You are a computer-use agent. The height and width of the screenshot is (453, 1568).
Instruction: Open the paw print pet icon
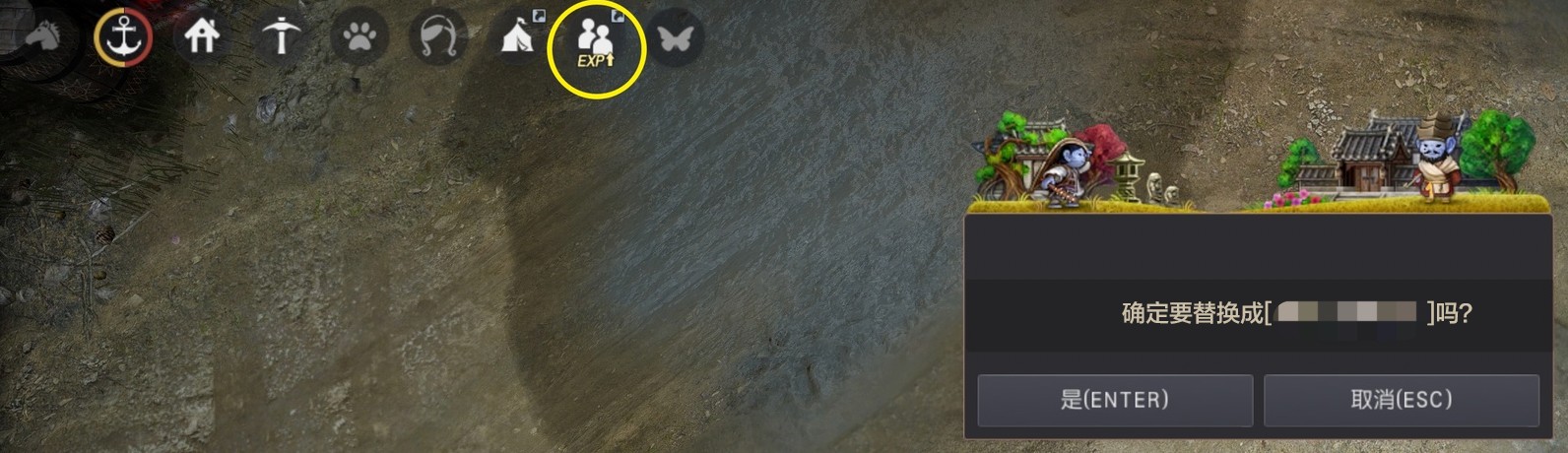click(x=359, y=38)
